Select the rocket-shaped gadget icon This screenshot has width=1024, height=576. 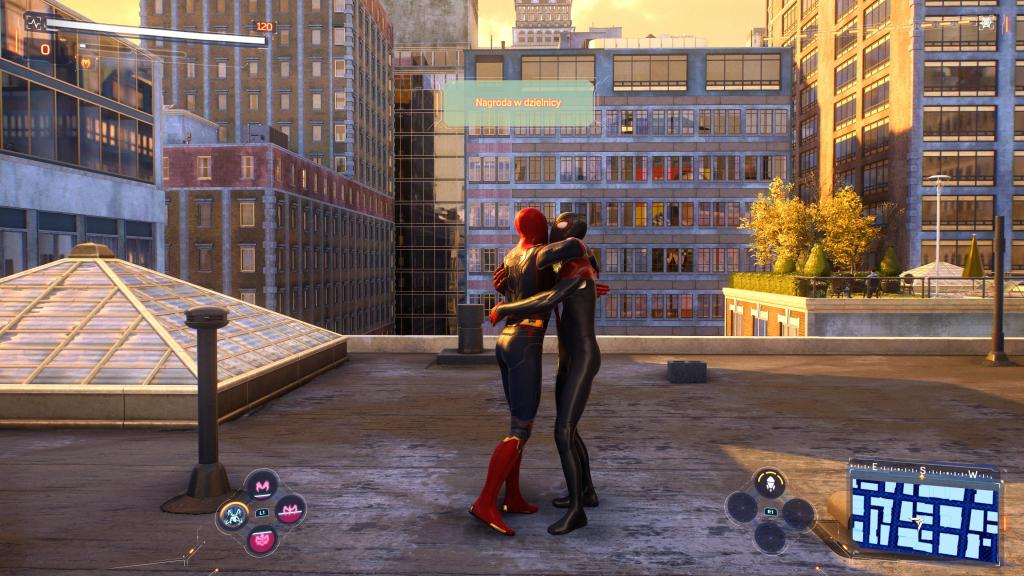769,484
